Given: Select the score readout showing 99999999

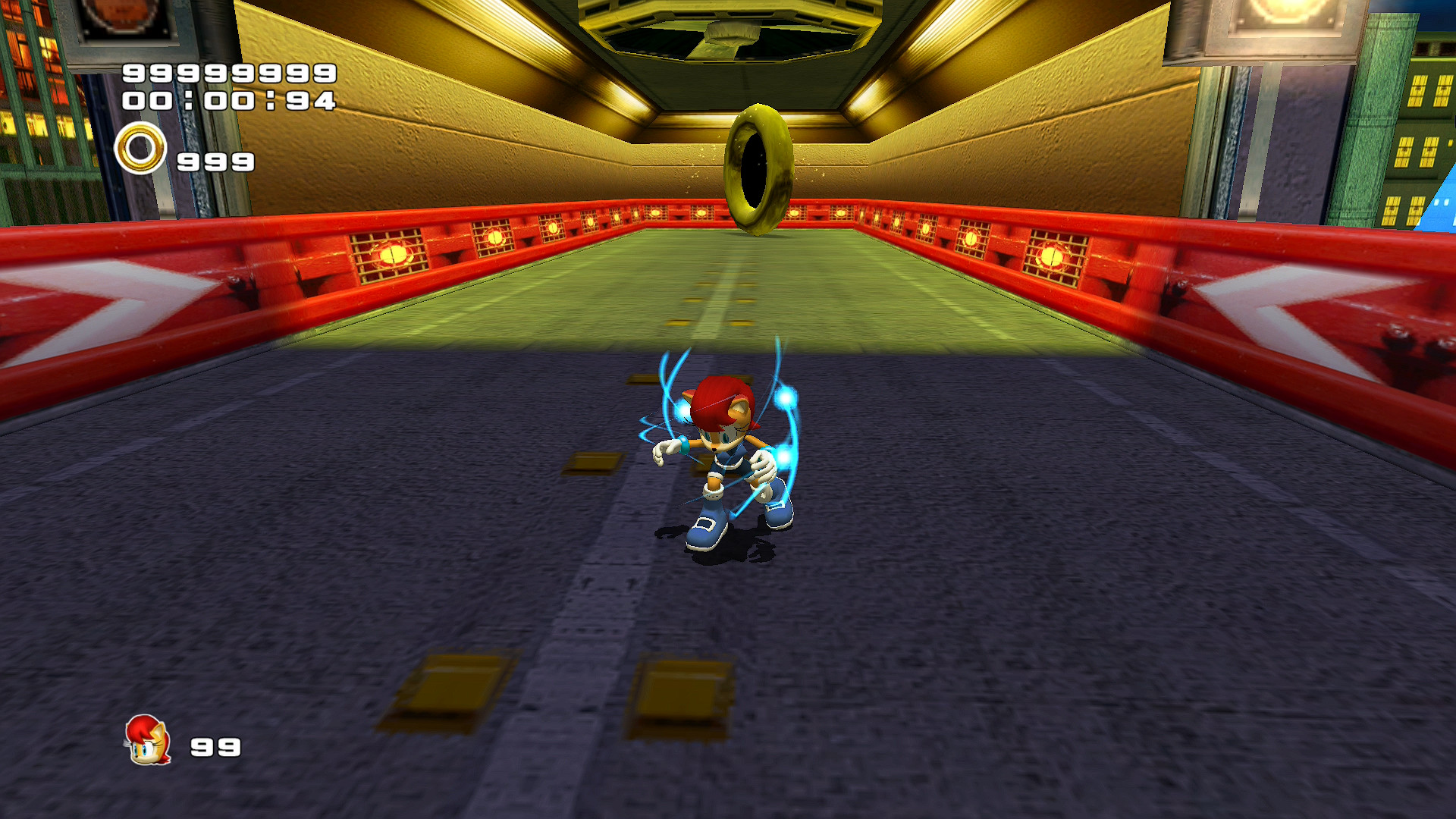Looking at the screenshot, I should [229, 74].
